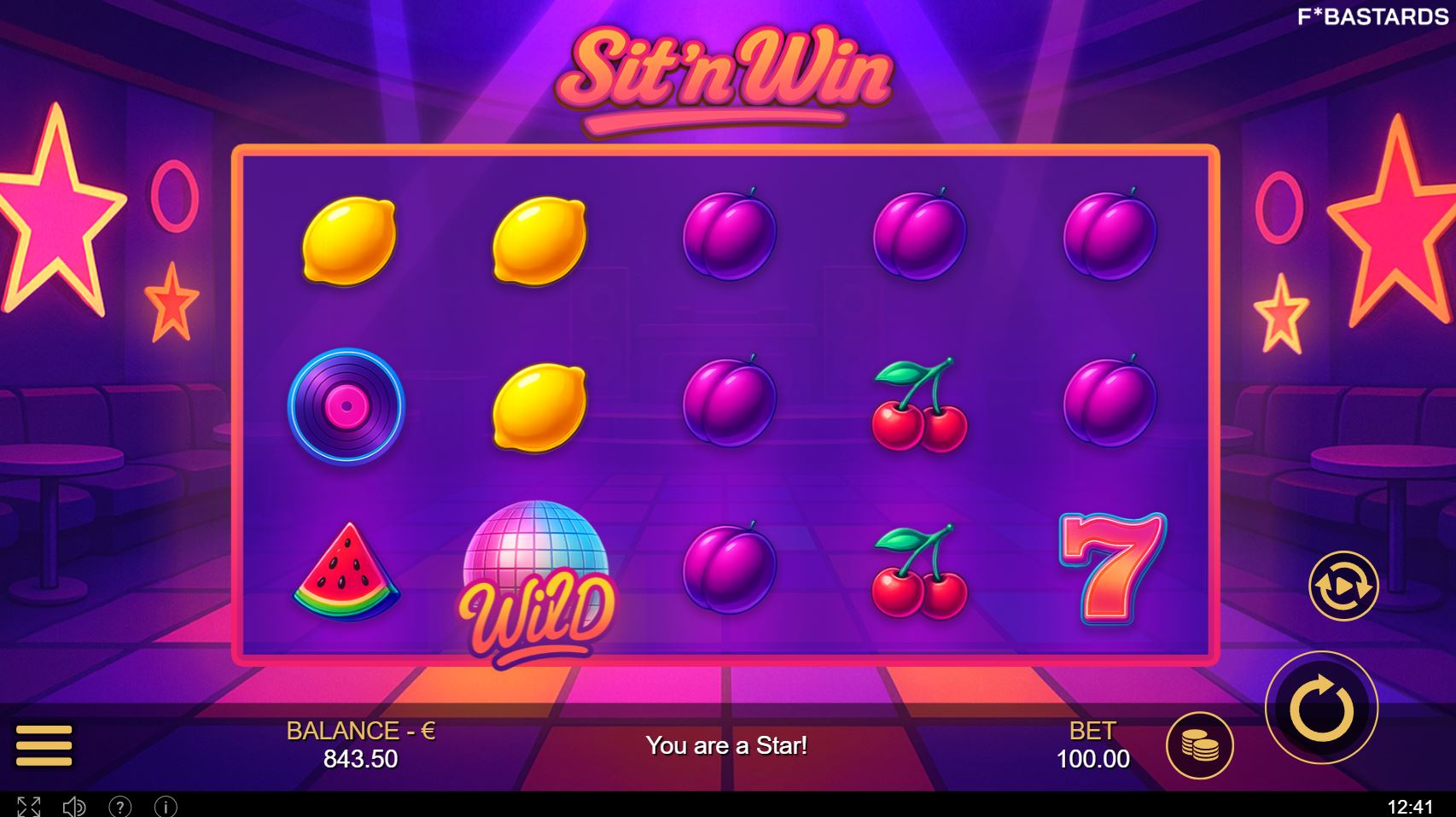Click the help question mark icon

(x=119, y=806)
